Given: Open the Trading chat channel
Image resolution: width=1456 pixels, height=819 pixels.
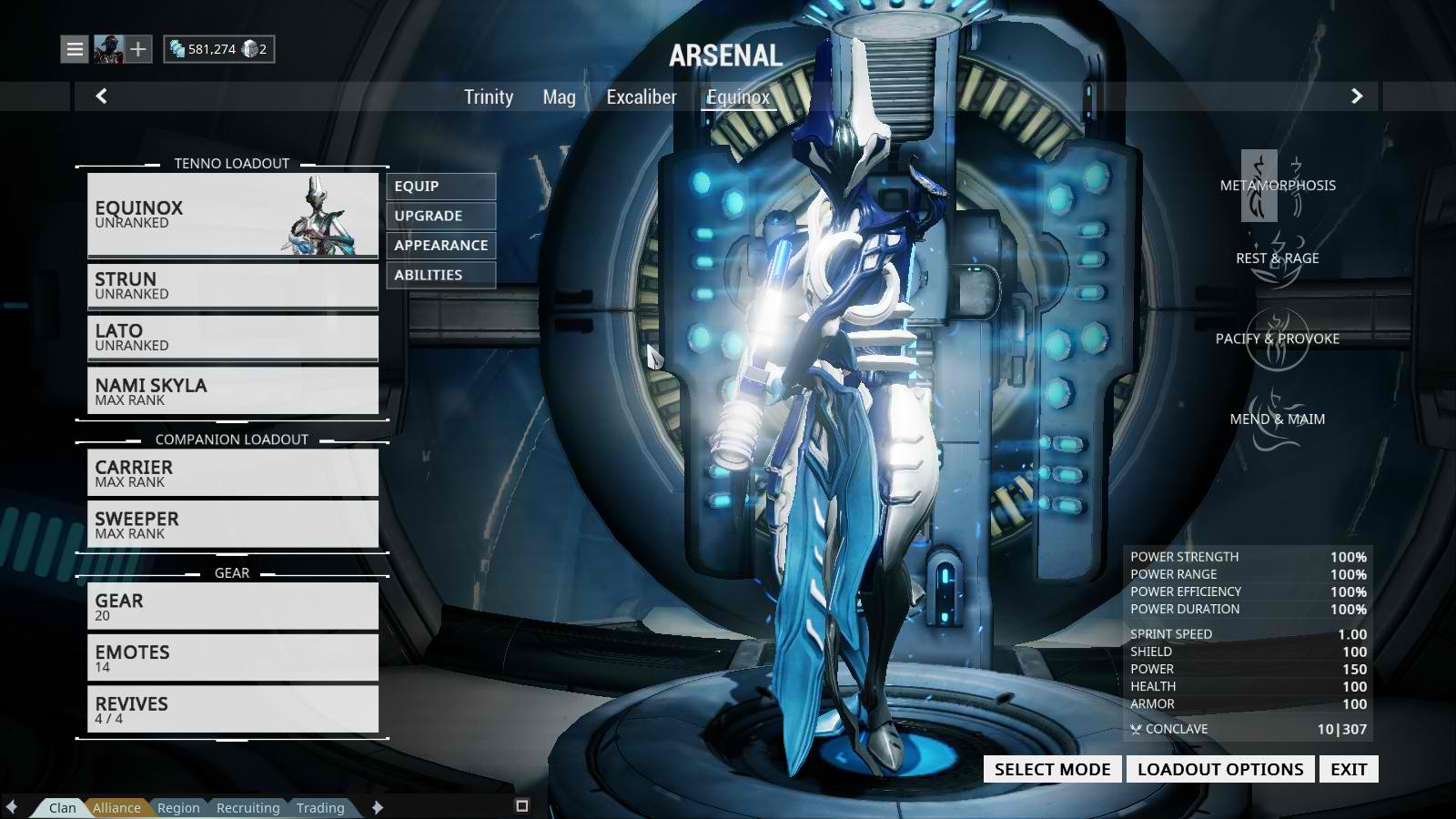Looking at the screenshot, I should click(x=320, y=807).
